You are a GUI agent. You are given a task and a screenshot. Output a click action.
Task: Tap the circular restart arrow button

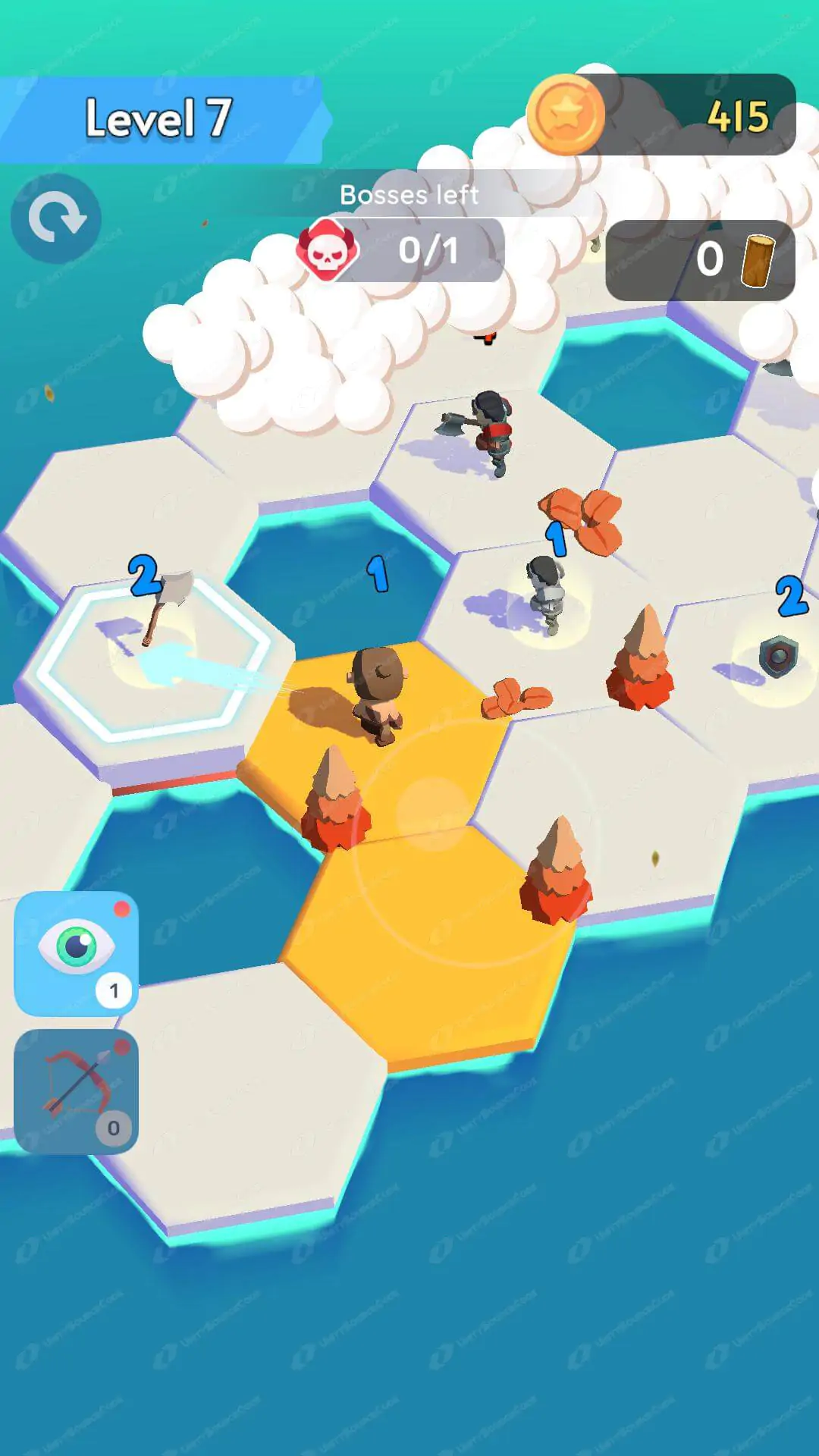pyautogui.click(x=56, y=219)
